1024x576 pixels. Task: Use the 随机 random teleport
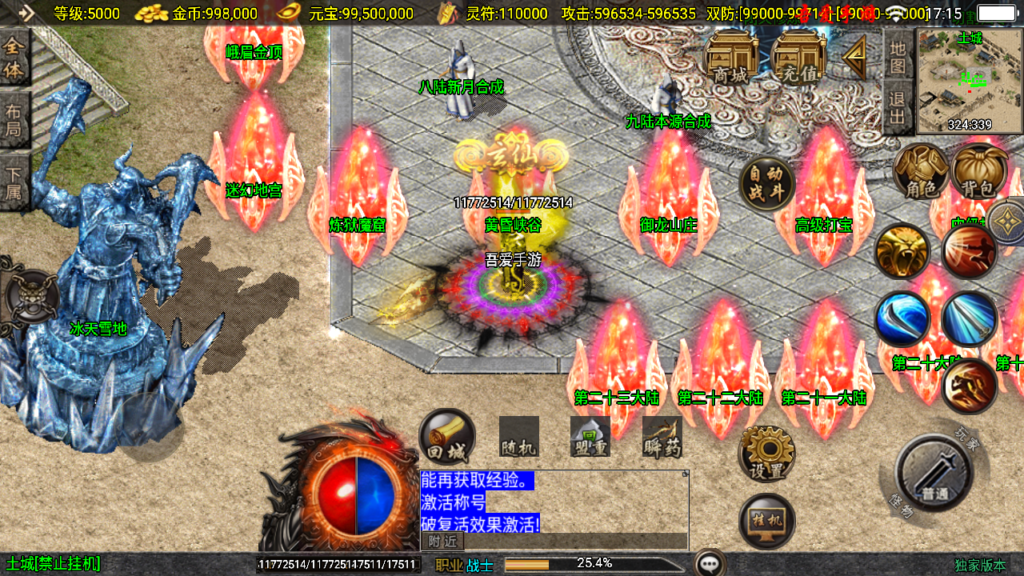[519, 437]
